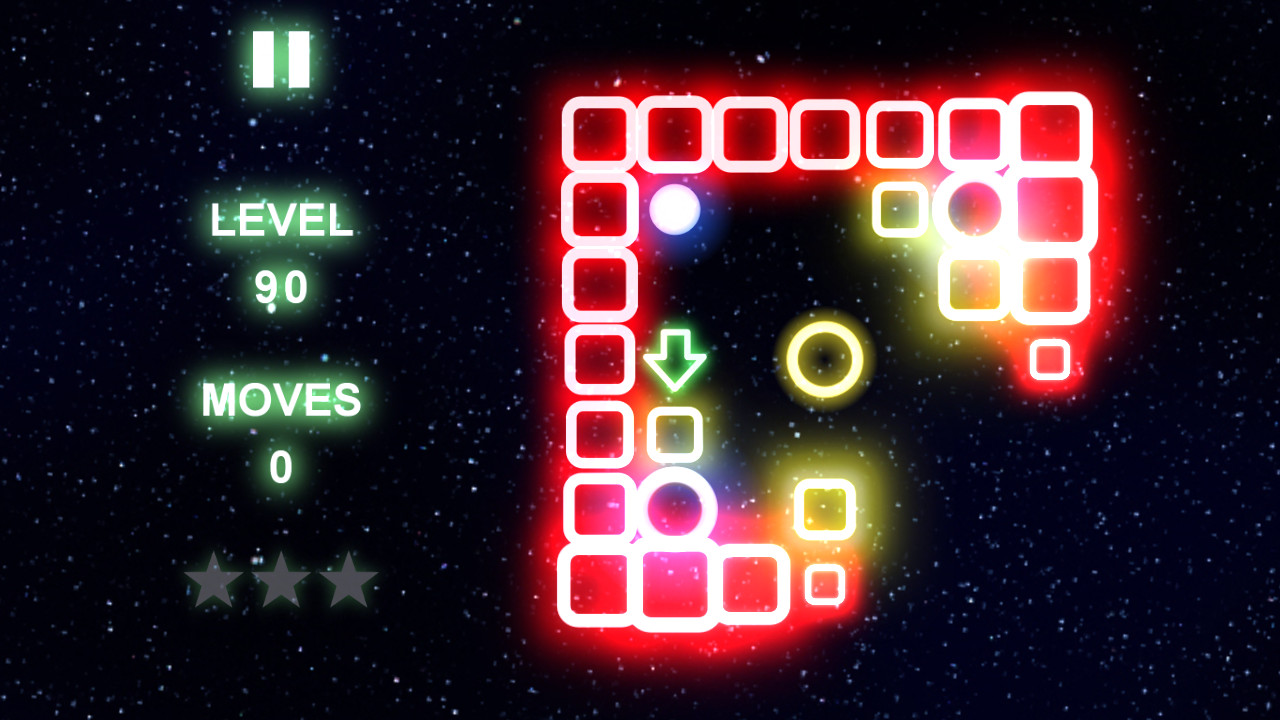Click the small white square below the green arrow
1280x720 pixels.
(675, 432)
